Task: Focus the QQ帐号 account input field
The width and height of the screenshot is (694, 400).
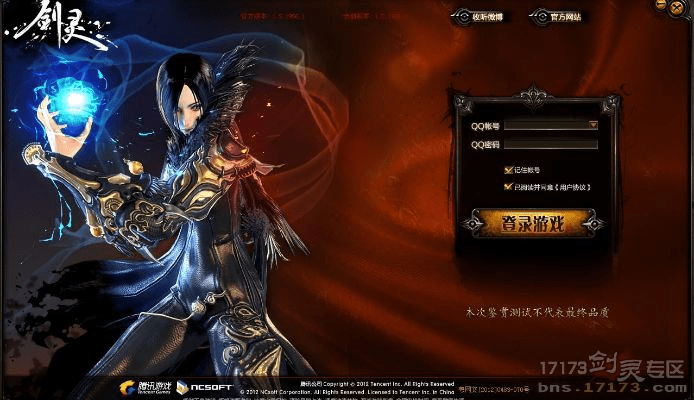Action: (x=546, y=126)
